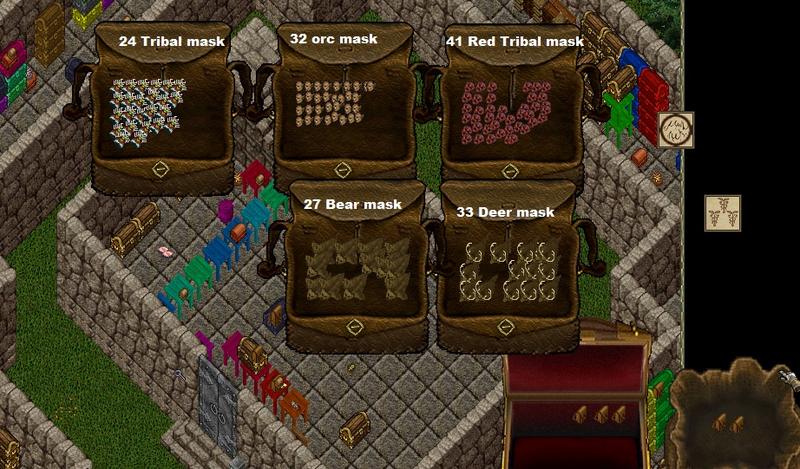Minimize the orc mask backpack
The width and height of the screenshot is (800, 469).
[340, 170]
